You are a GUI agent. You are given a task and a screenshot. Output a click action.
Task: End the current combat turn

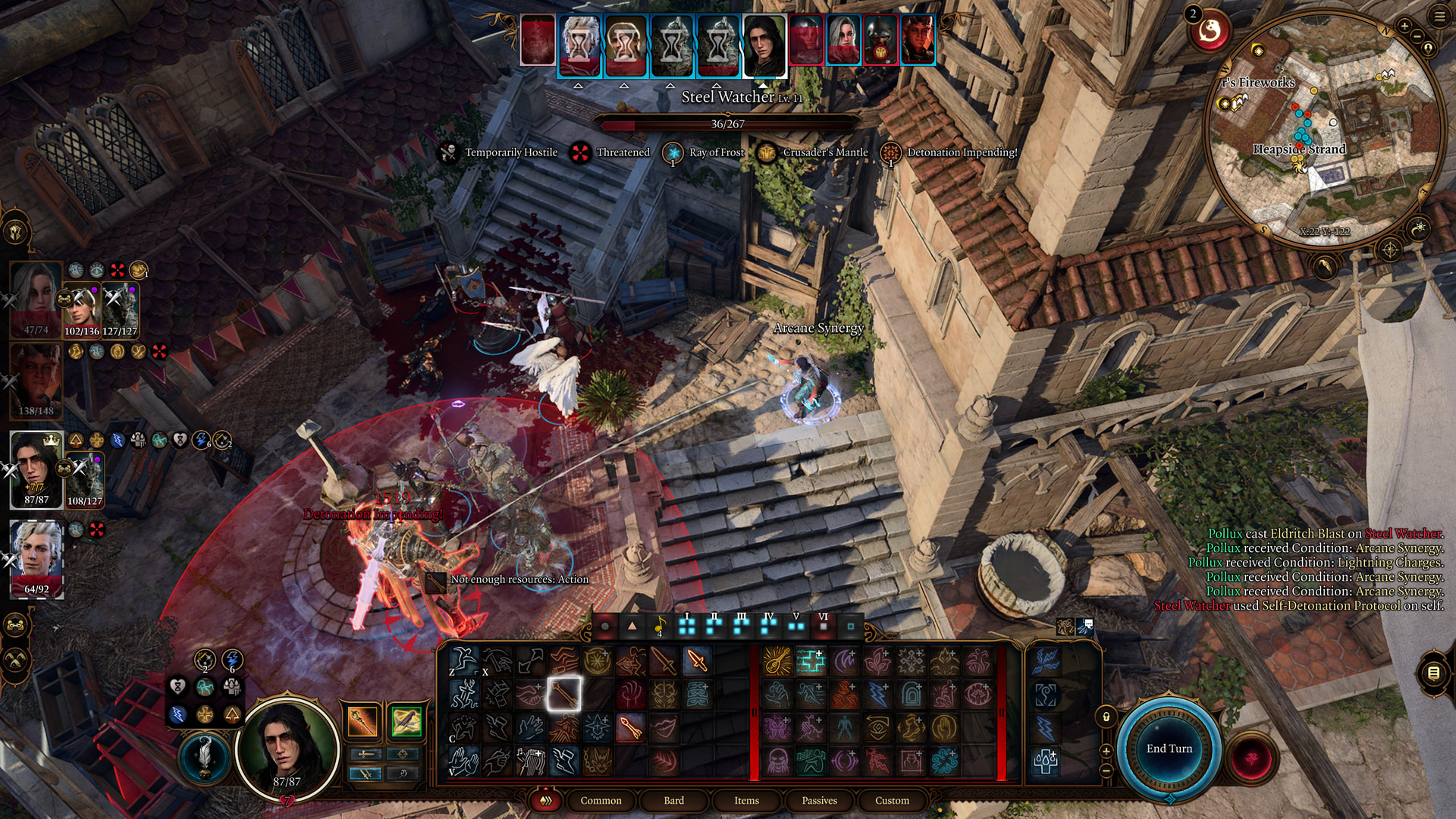pyautogui.click(x=1169, y=748)
